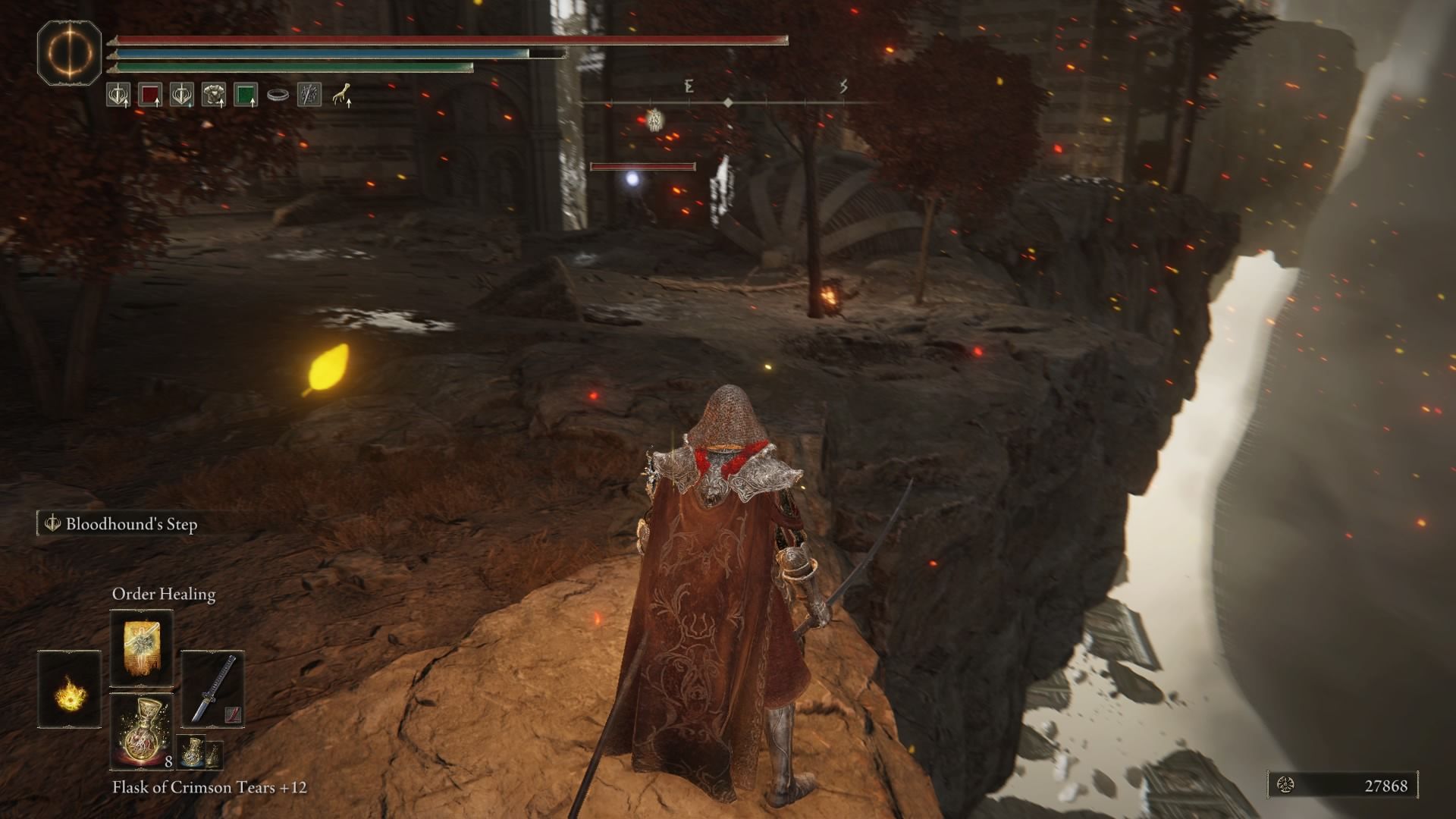Click the green square buff icon
This screenshot has width=1456, height=819.
[246, 96]
